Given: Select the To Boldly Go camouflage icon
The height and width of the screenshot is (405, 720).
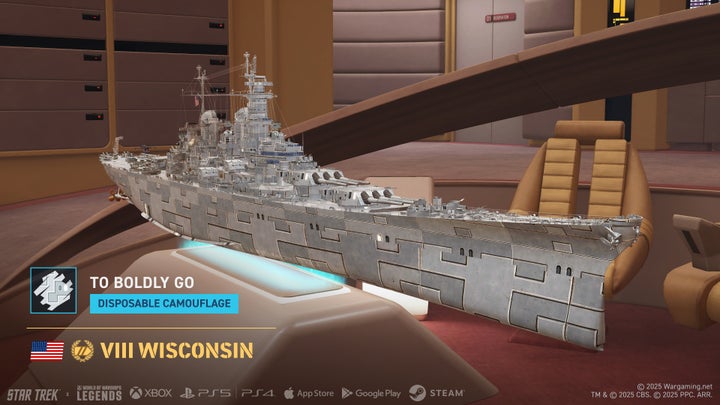Looking at the screenshot, I should [x=53, y=291].
